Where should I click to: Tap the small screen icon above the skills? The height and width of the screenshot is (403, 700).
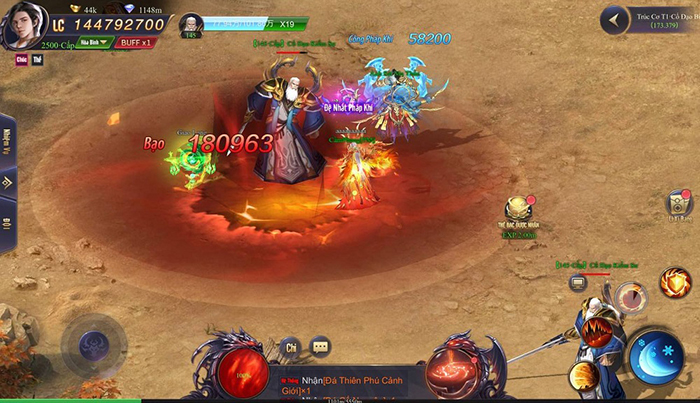tap(577, 282)
